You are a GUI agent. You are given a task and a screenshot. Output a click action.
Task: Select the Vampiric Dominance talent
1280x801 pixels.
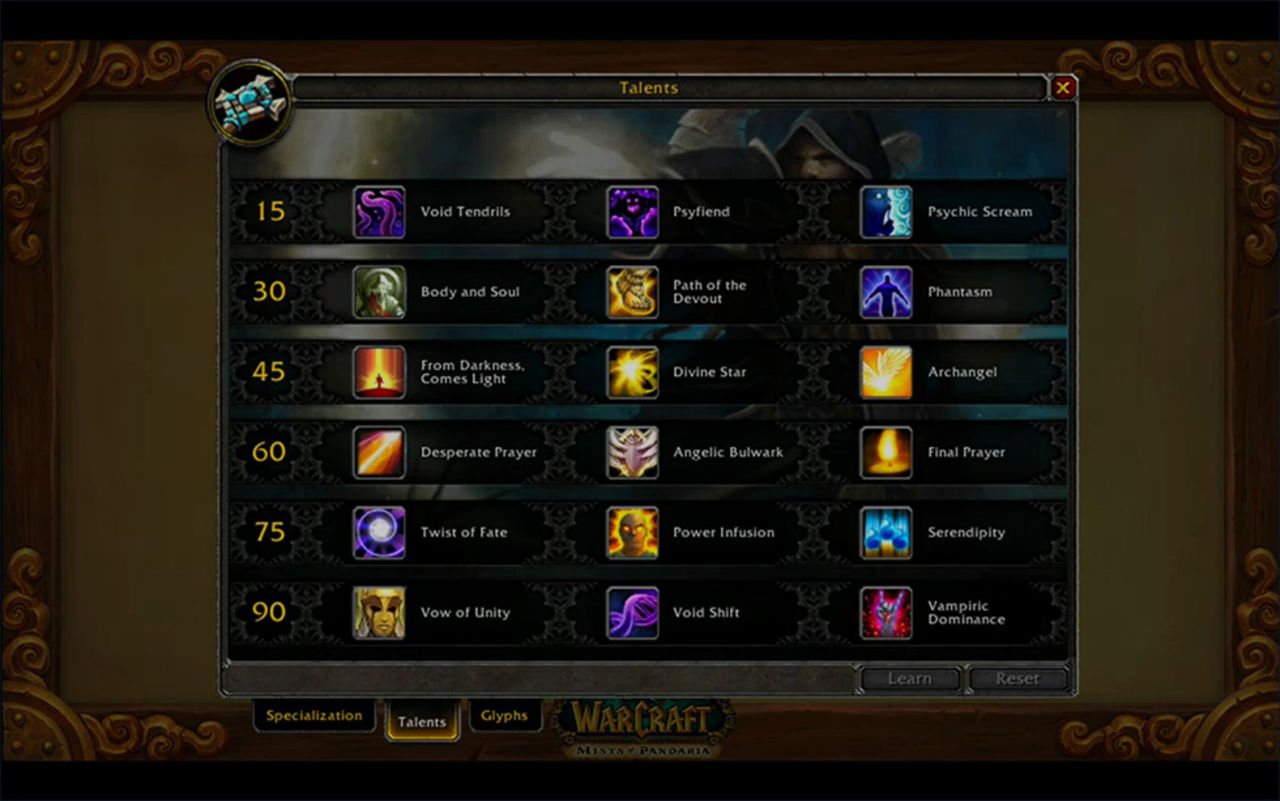[887, 612]
